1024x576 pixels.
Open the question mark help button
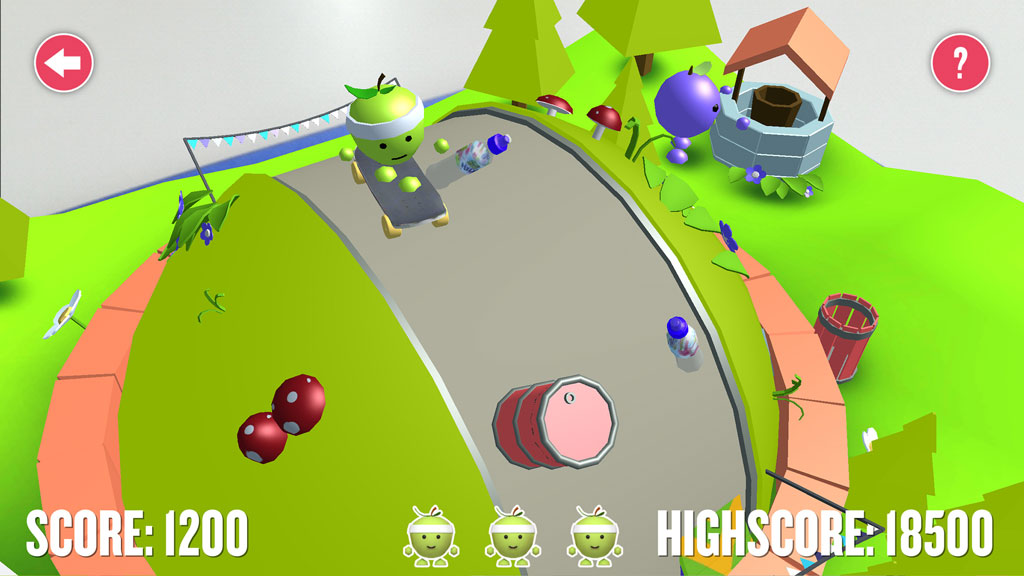coord(960,63)
